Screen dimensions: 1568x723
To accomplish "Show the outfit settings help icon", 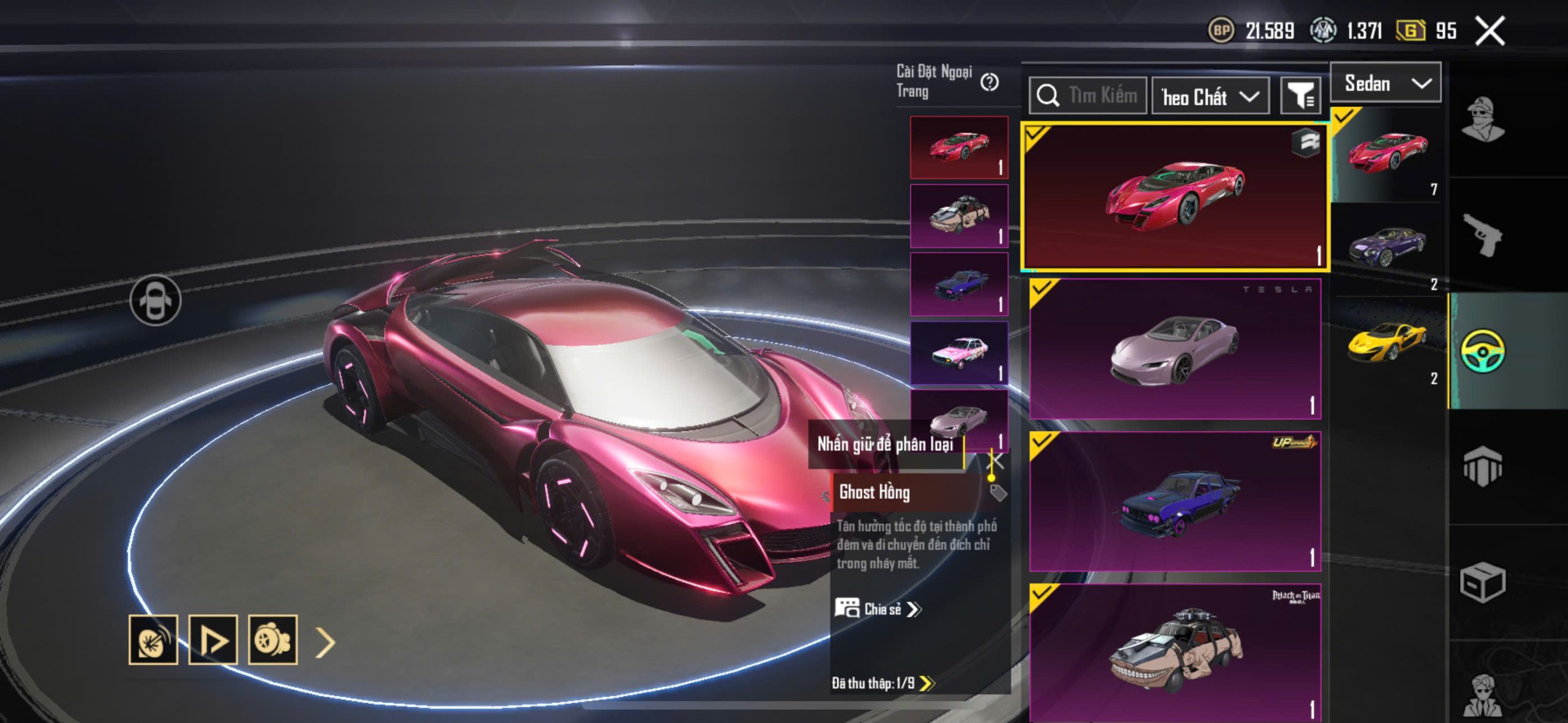I will pyautogui.click(x=989, y=82).
